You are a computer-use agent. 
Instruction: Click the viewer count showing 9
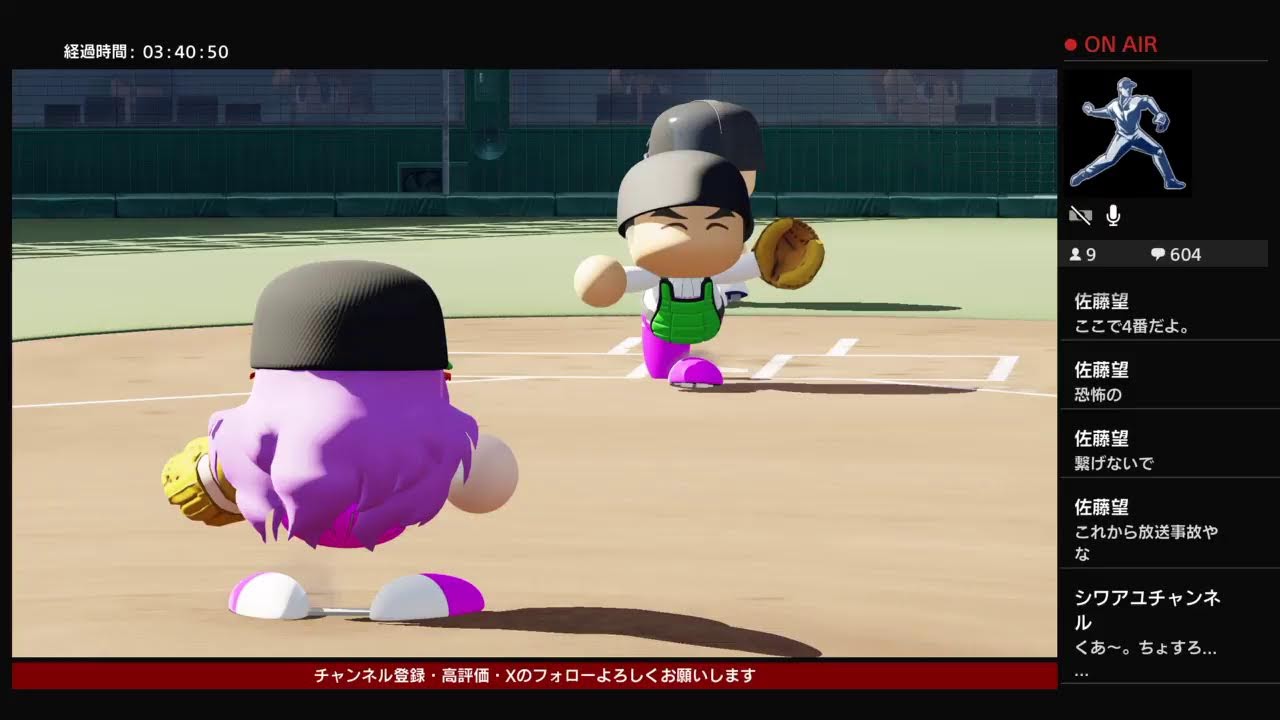tap(1090, 254)
